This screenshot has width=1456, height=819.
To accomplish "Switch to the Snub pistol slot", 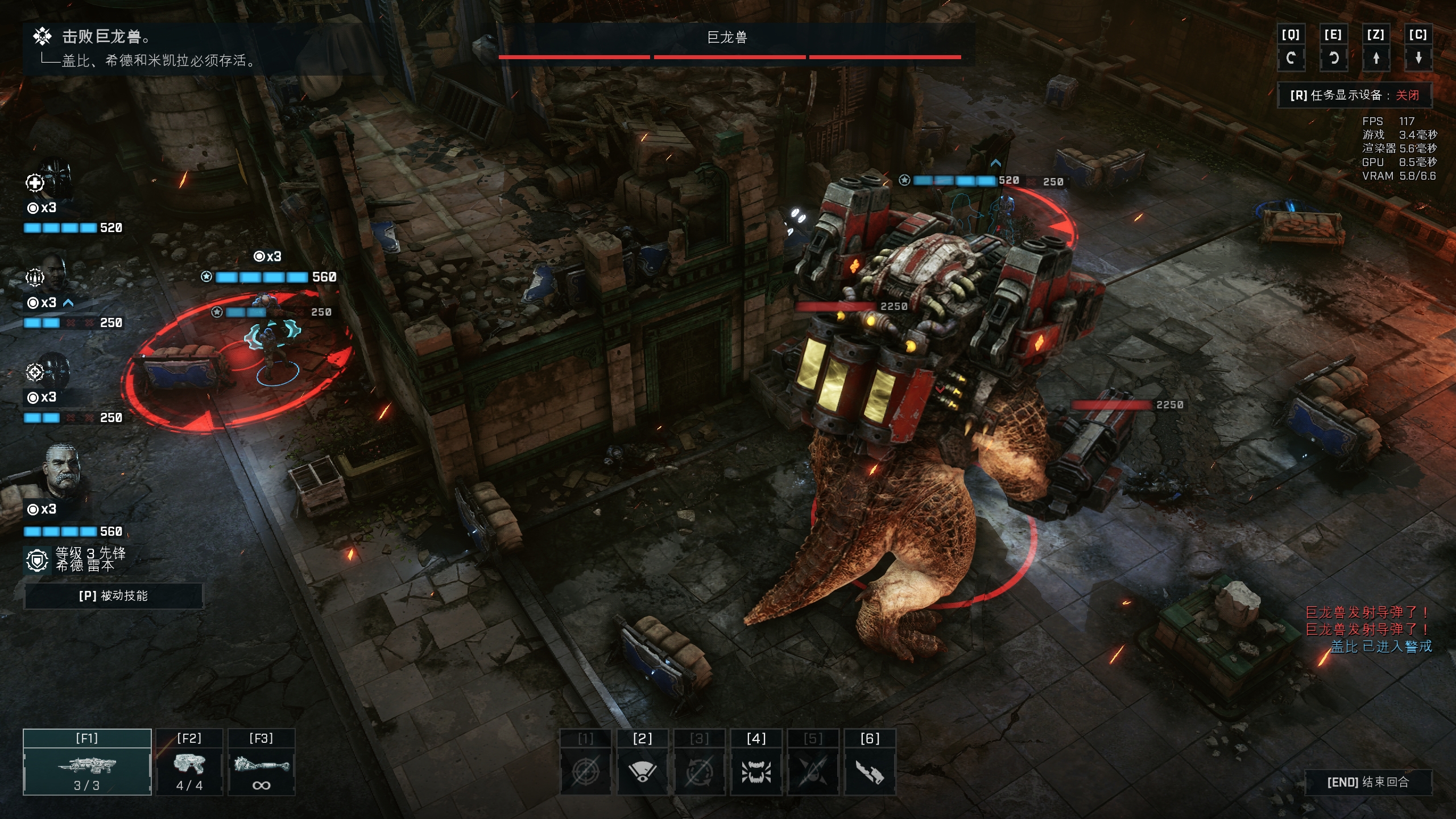I will click(189, 762).
